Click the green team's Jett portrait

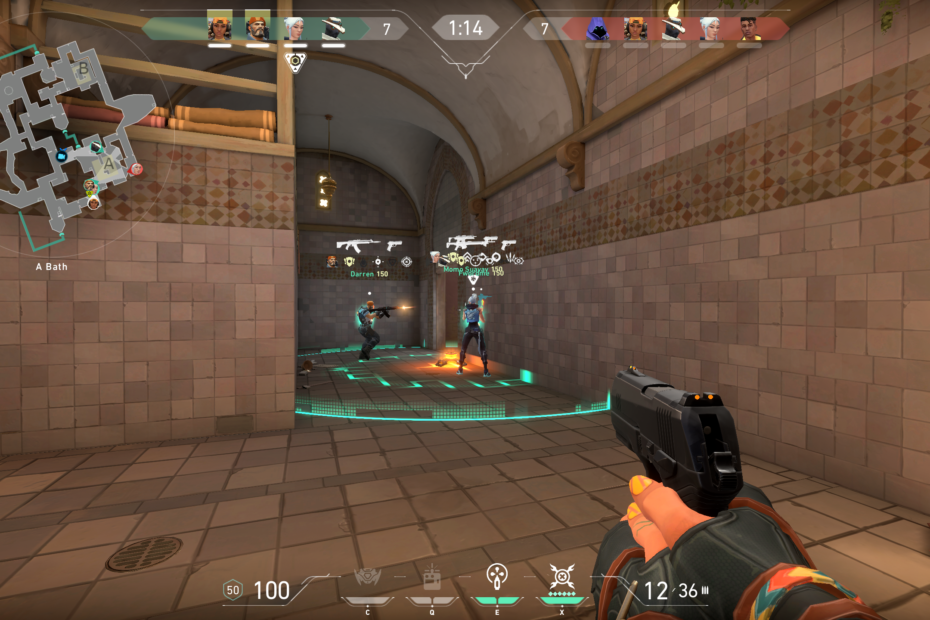pyautogui.click(x=295, y=28)
